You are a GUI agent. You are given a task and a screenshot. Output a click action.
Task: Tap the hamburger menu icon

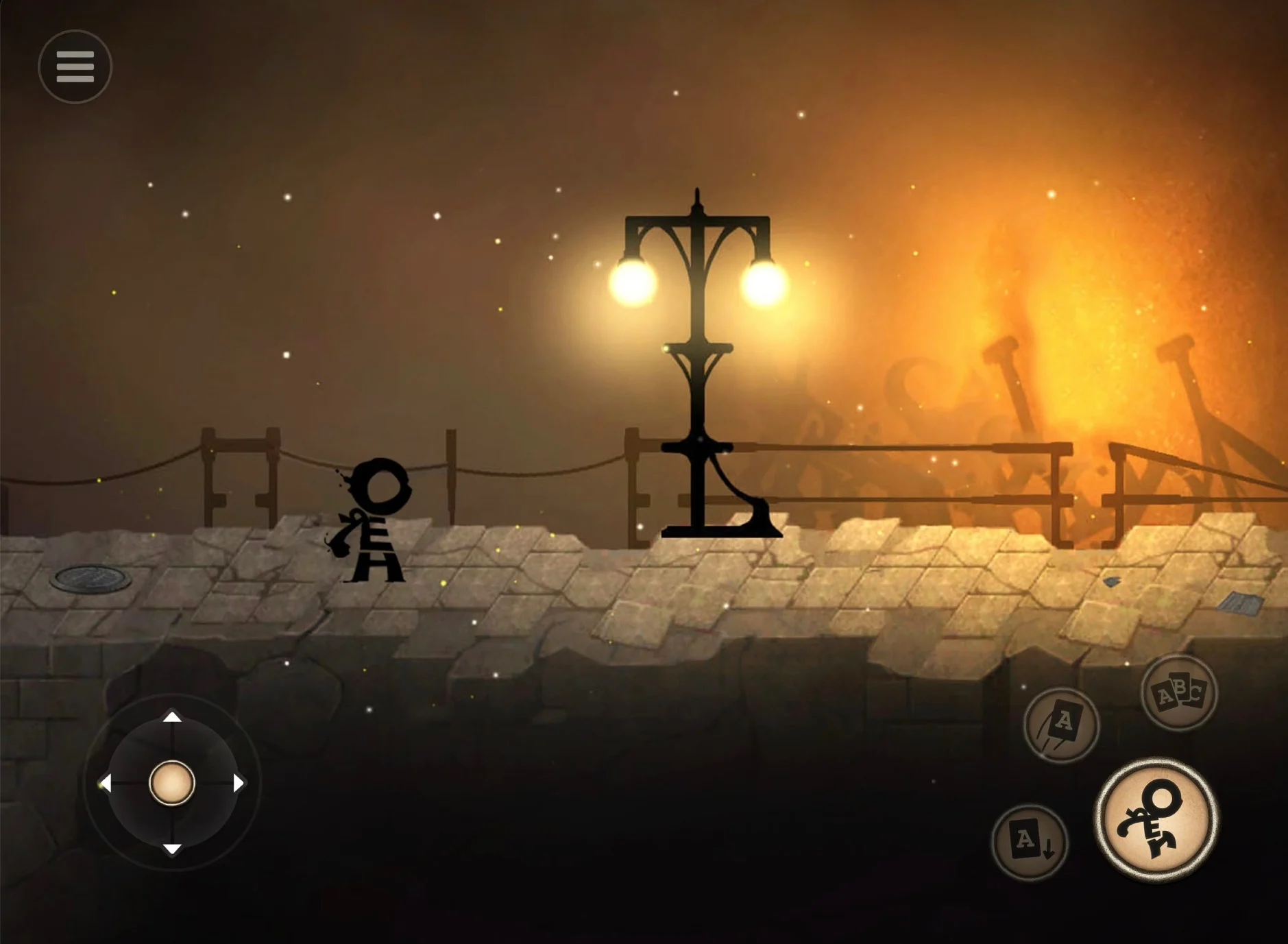[74, 66]
